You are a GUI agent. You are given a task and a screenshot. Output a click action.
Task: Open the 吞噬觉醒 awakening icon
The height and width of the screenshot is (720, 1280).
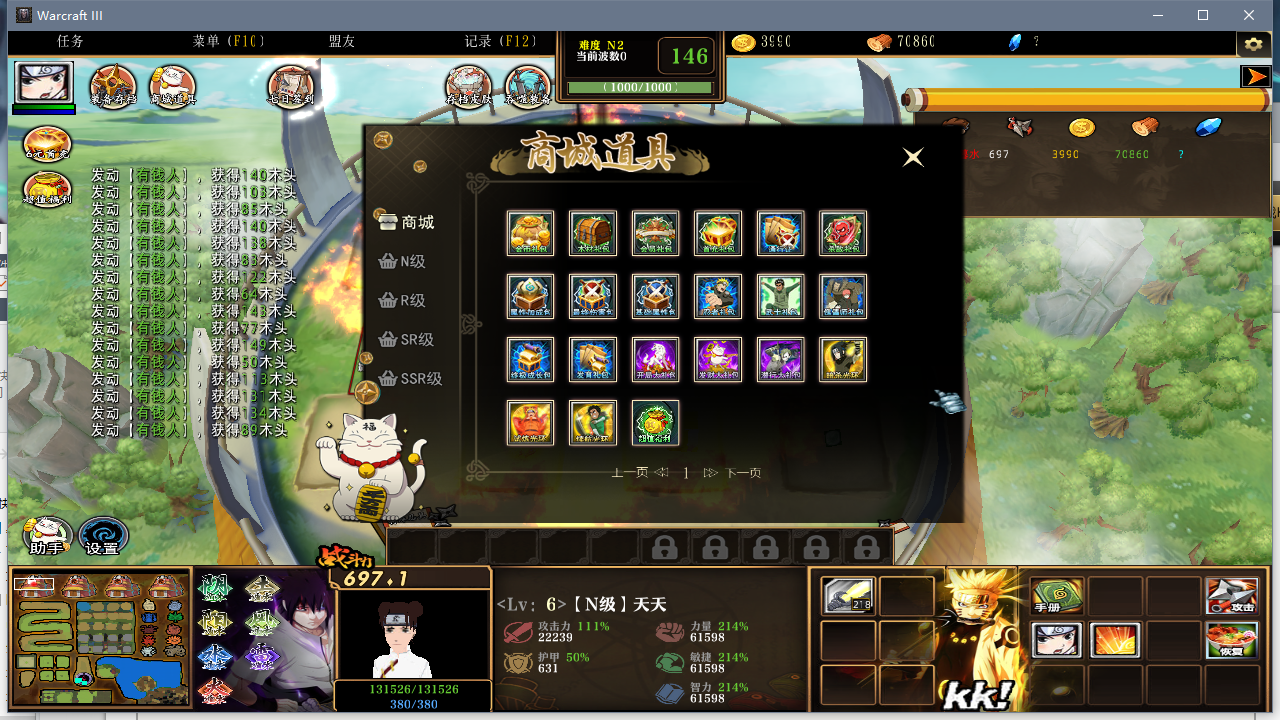tap(528, 85)
